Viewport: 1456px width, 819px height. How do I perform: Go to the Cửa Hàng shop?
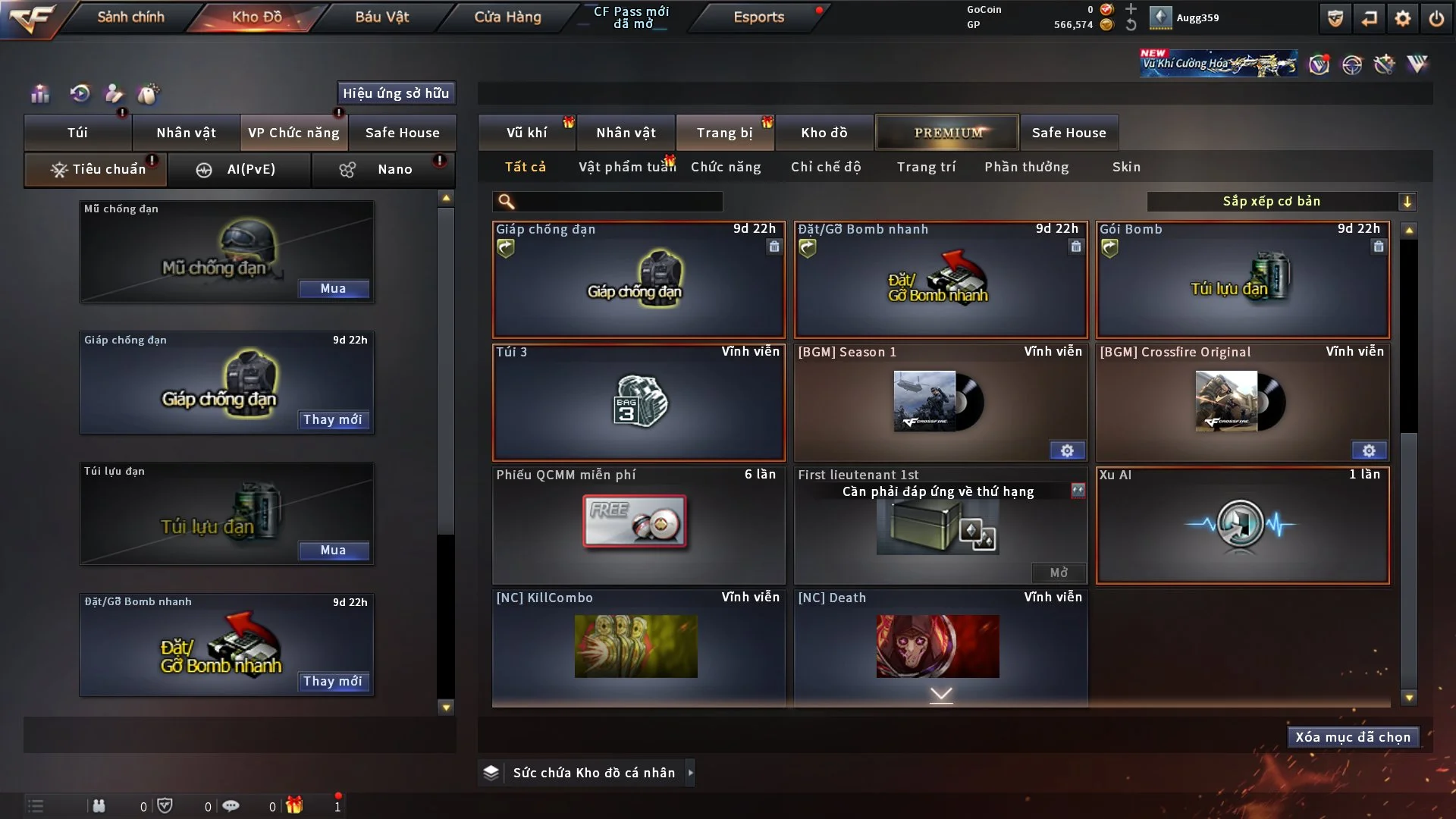(x=507, y=17)
